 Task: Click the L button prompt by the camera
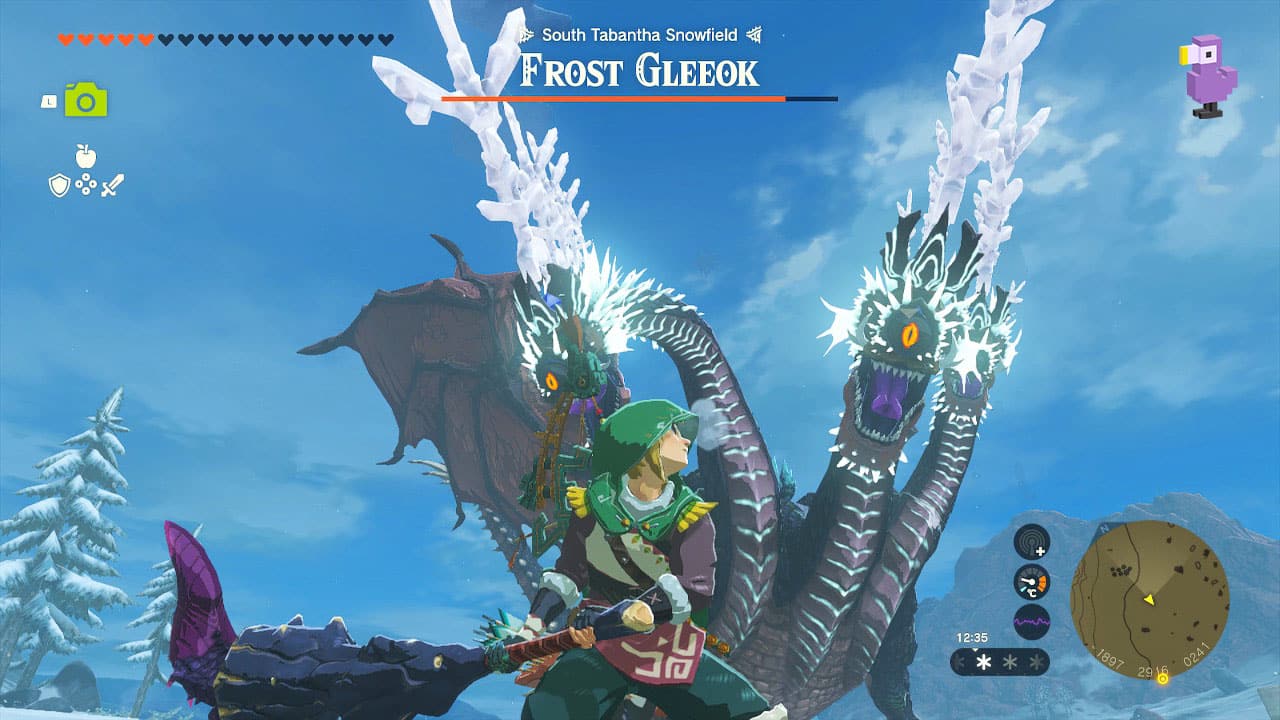pyautogui.click(x=48, y=101)
